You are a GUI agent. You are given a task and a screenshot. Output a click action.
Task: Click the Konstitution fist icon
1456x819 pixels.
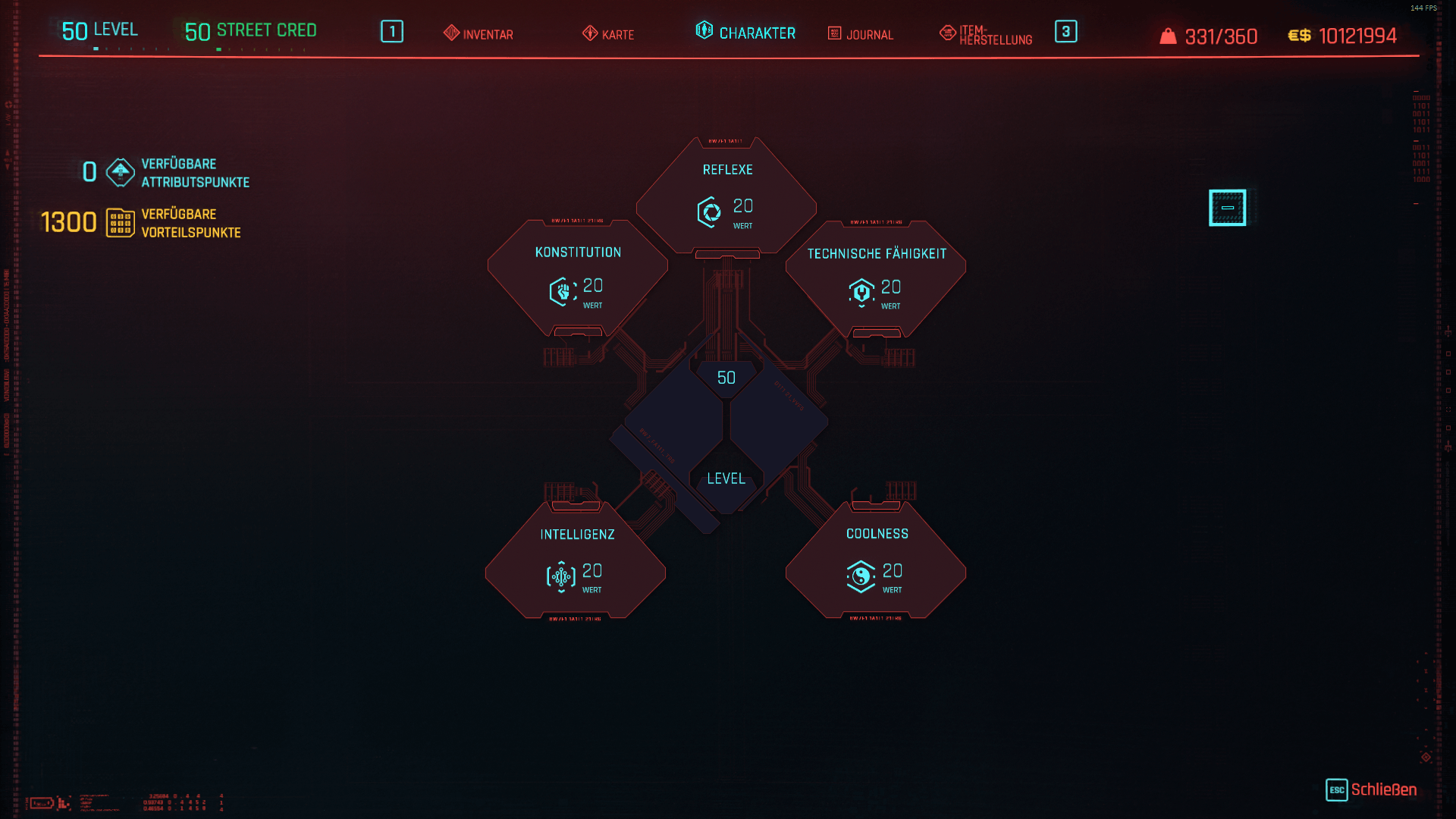[561, 291]
